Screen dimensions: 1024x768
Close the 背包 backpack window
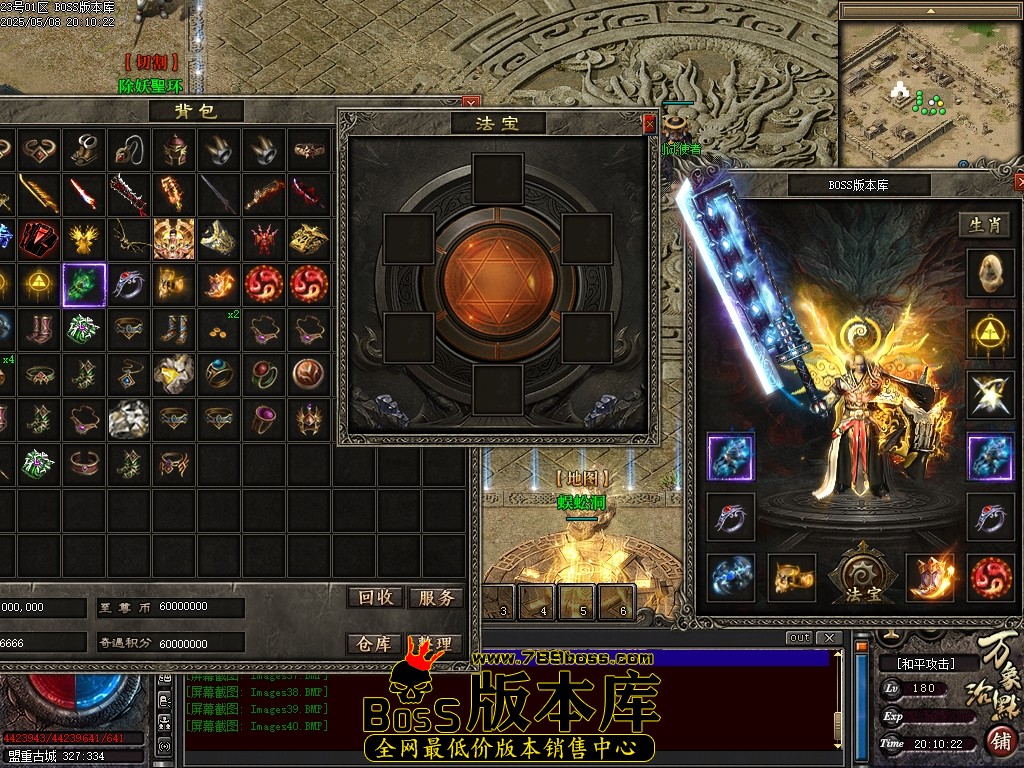(469, 103)
